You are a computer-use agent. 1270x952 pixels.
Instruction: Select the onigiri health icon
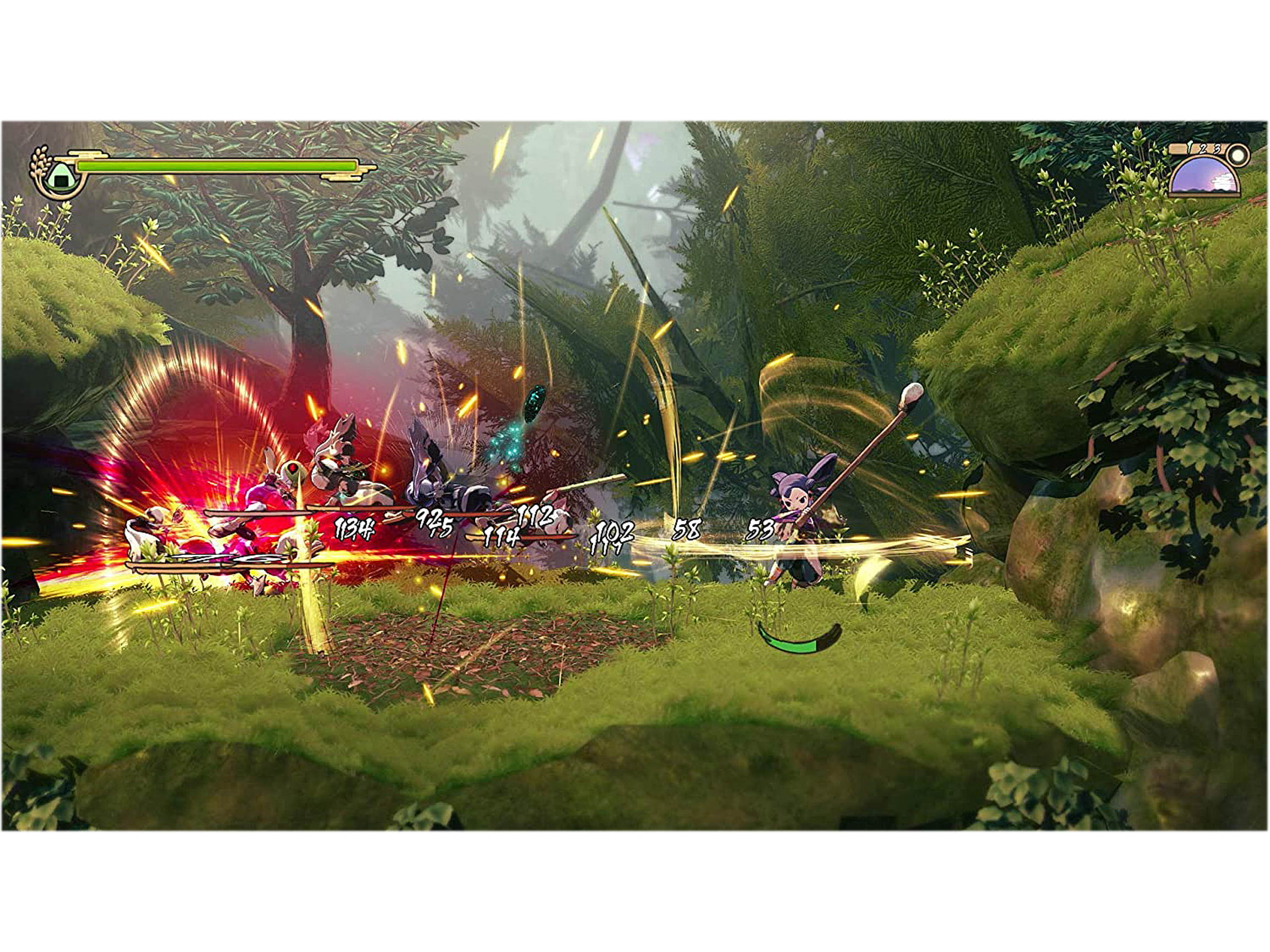[61, 177]
